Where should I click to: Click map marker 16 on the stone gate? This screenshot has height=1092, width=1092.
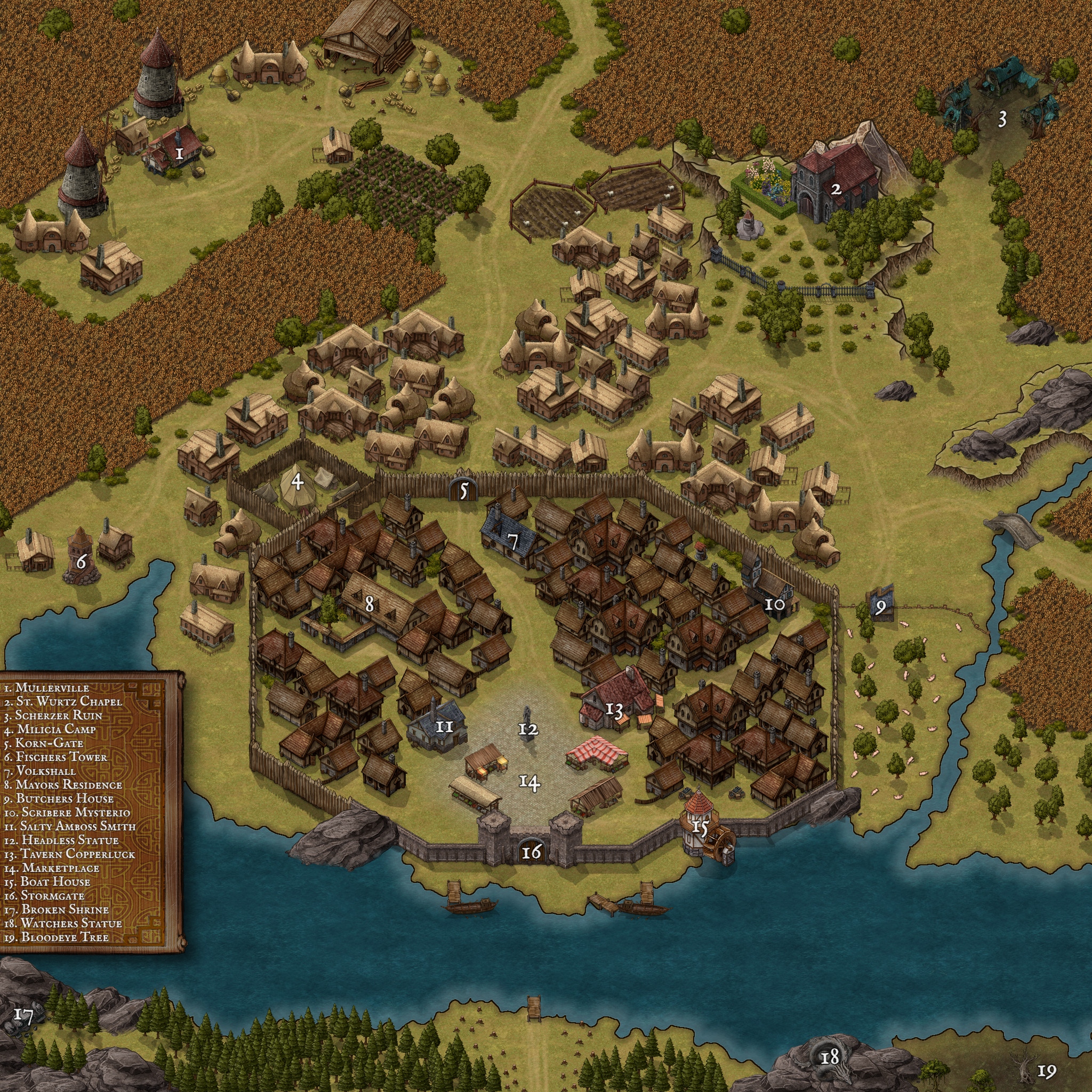(531, 851)
